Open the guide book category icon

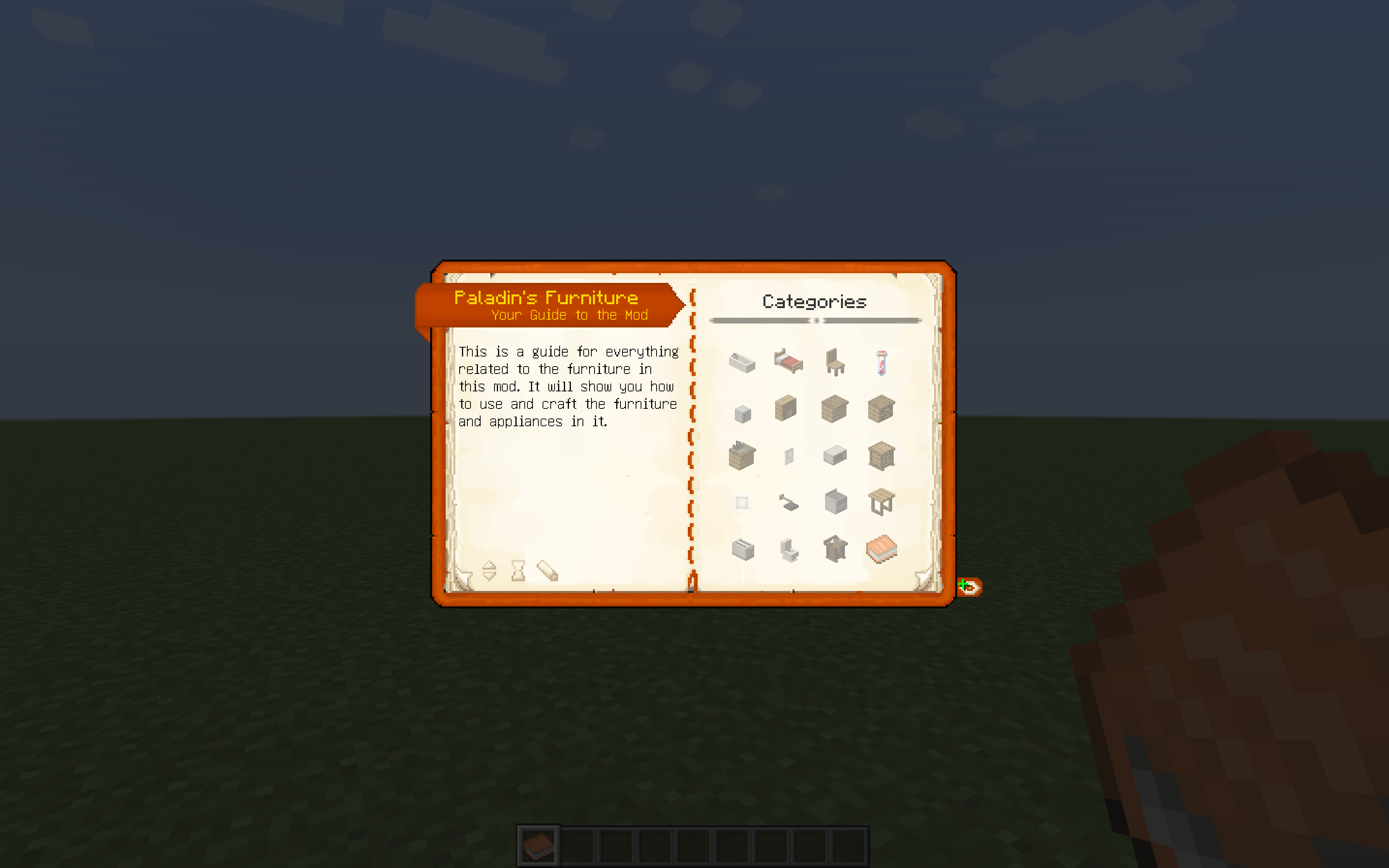(881, 548)
